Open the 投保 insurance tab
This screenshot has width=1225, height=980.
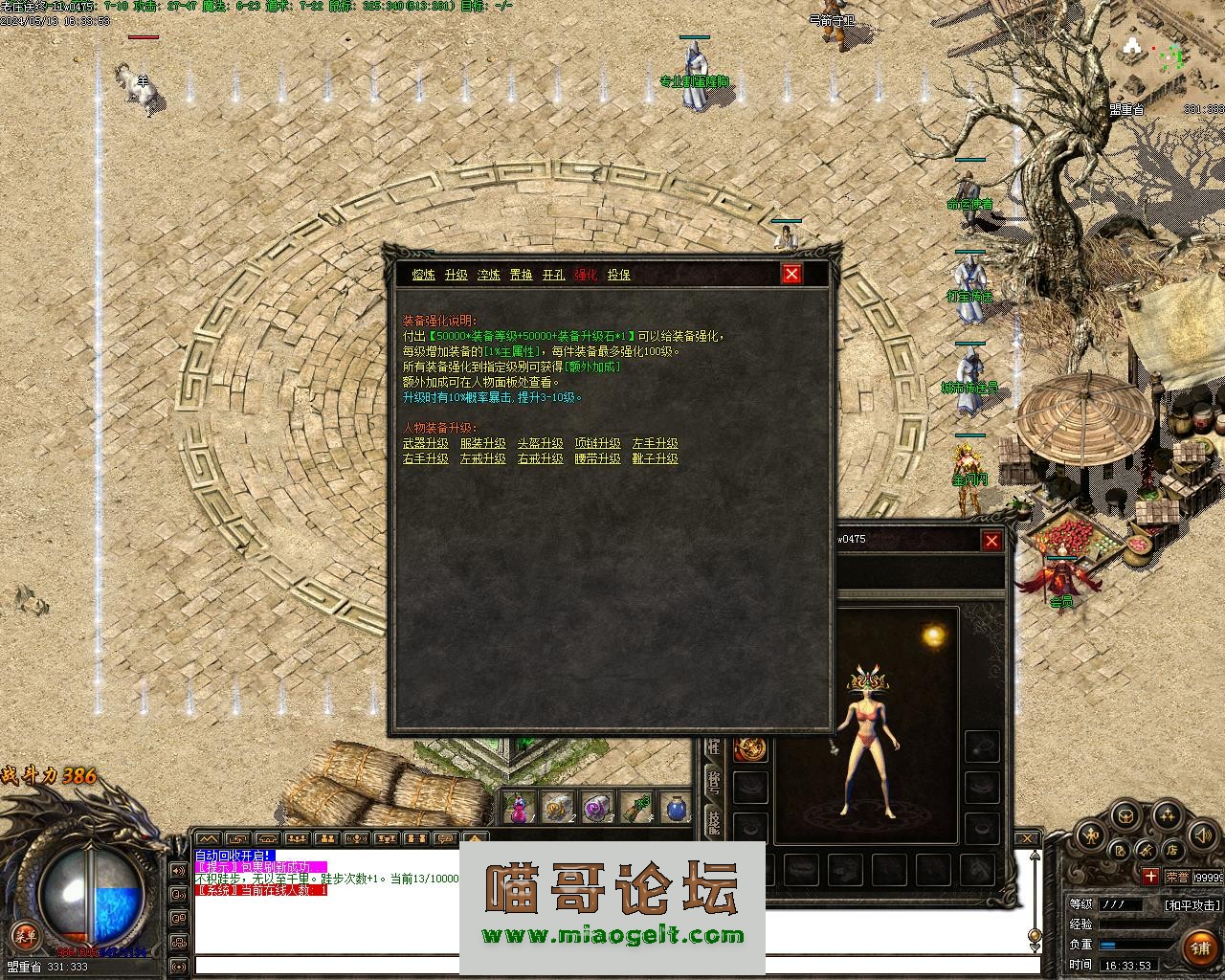[618, 275]
